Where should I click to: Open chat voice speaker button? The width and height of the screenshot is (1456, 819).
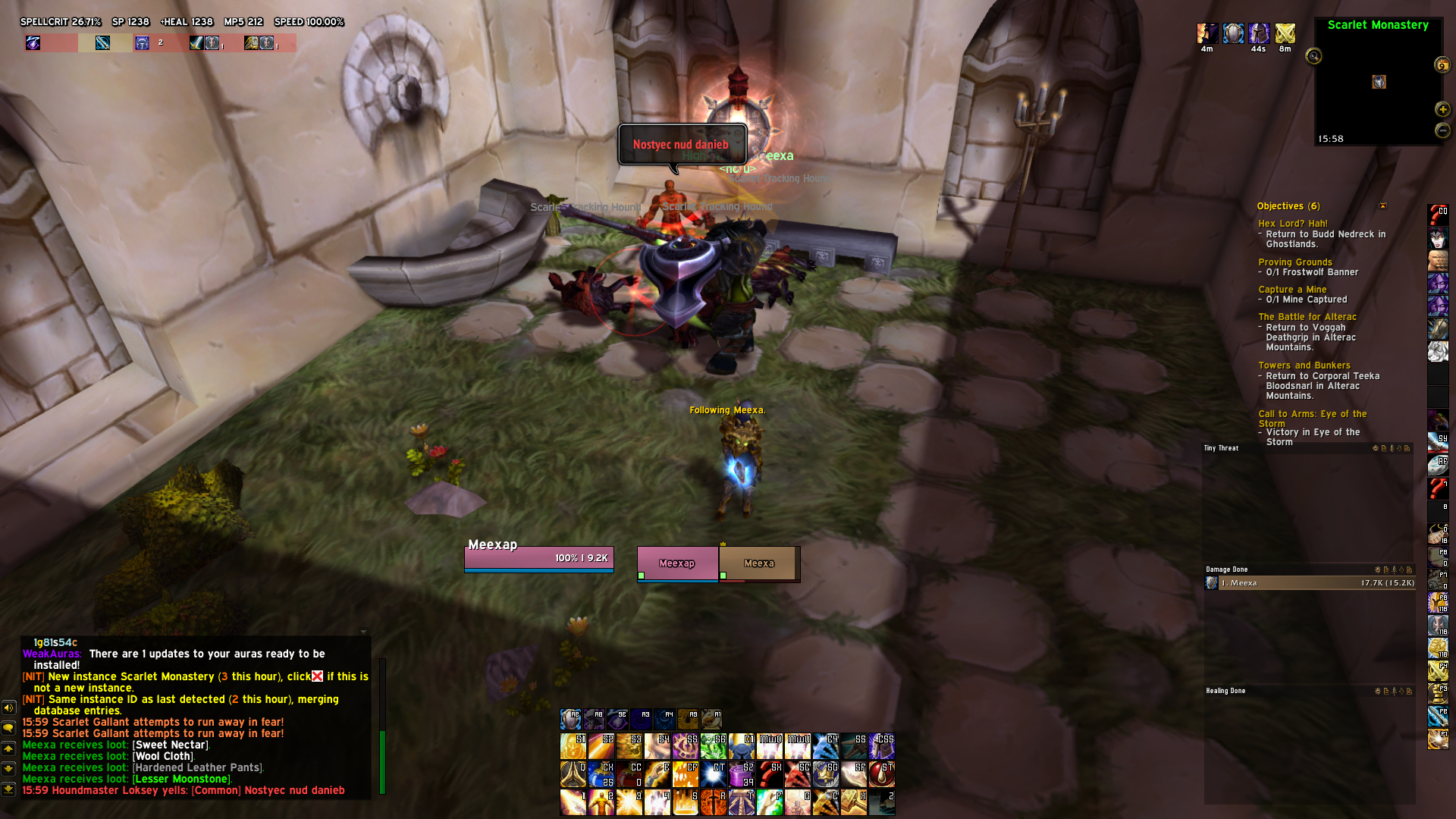coord(8,708)
